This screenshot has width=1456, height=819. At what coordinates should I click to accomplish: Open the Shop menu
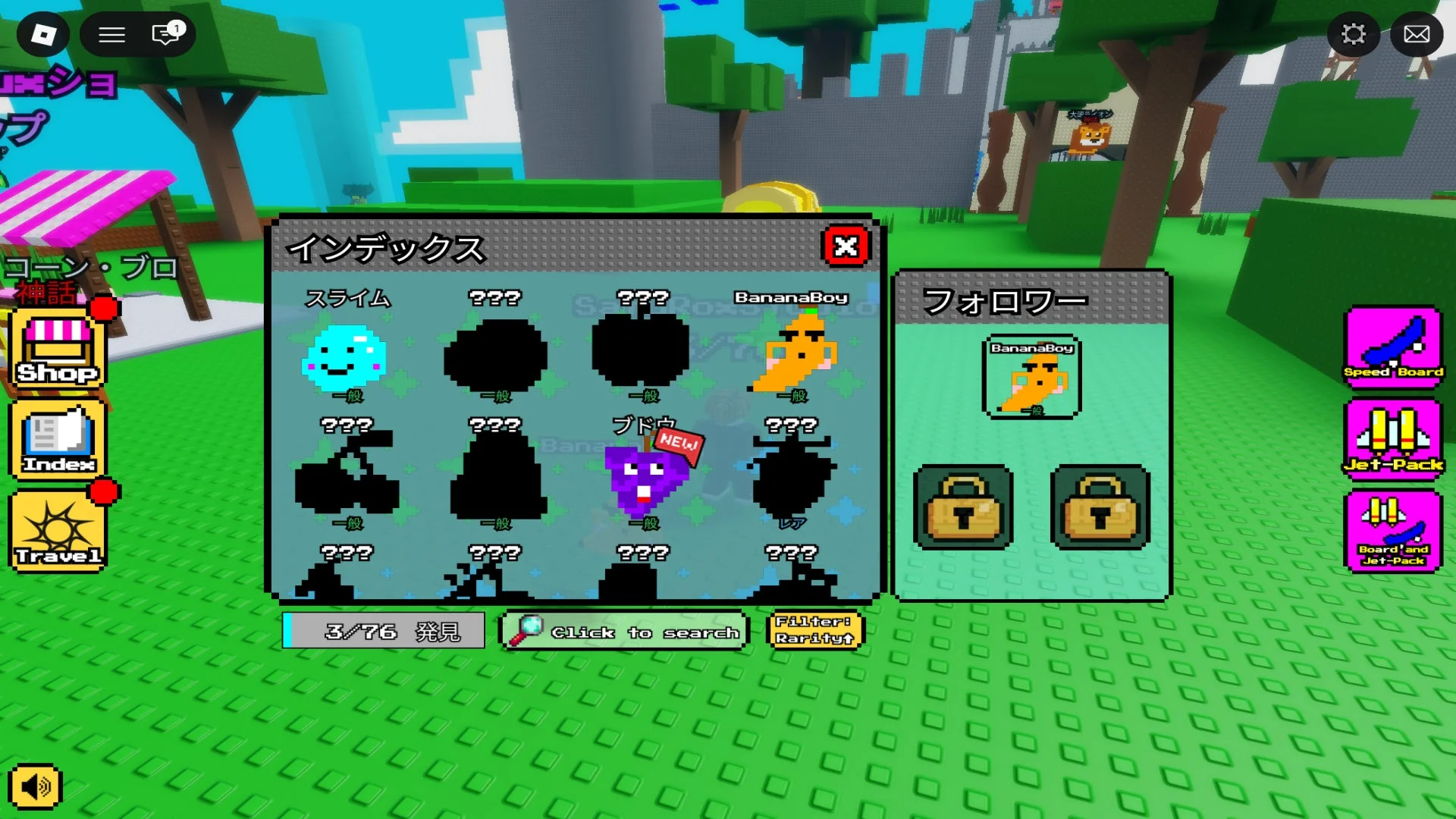coord(58,349)
